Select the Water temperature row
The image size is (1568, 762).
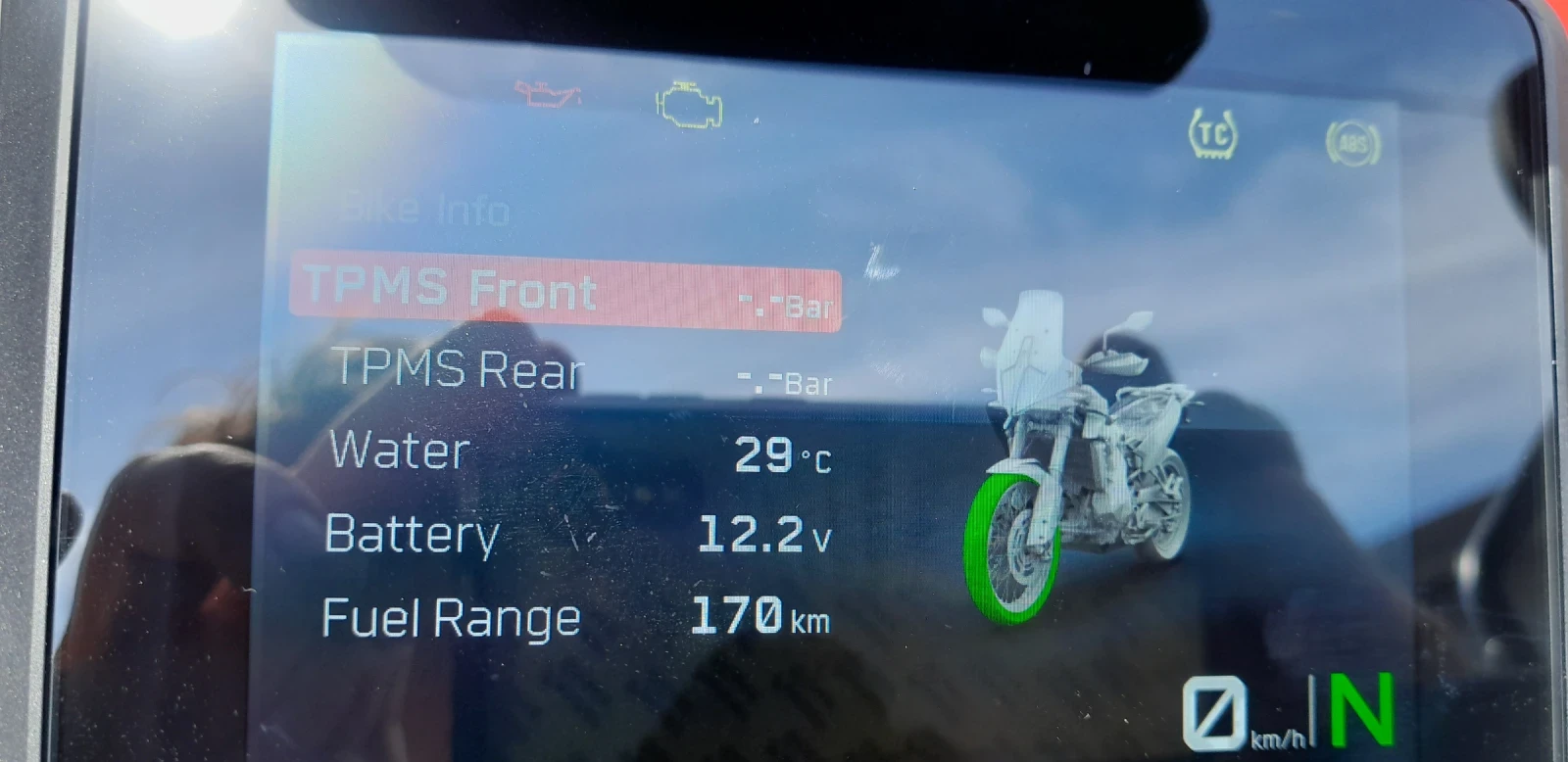(578, 452)
